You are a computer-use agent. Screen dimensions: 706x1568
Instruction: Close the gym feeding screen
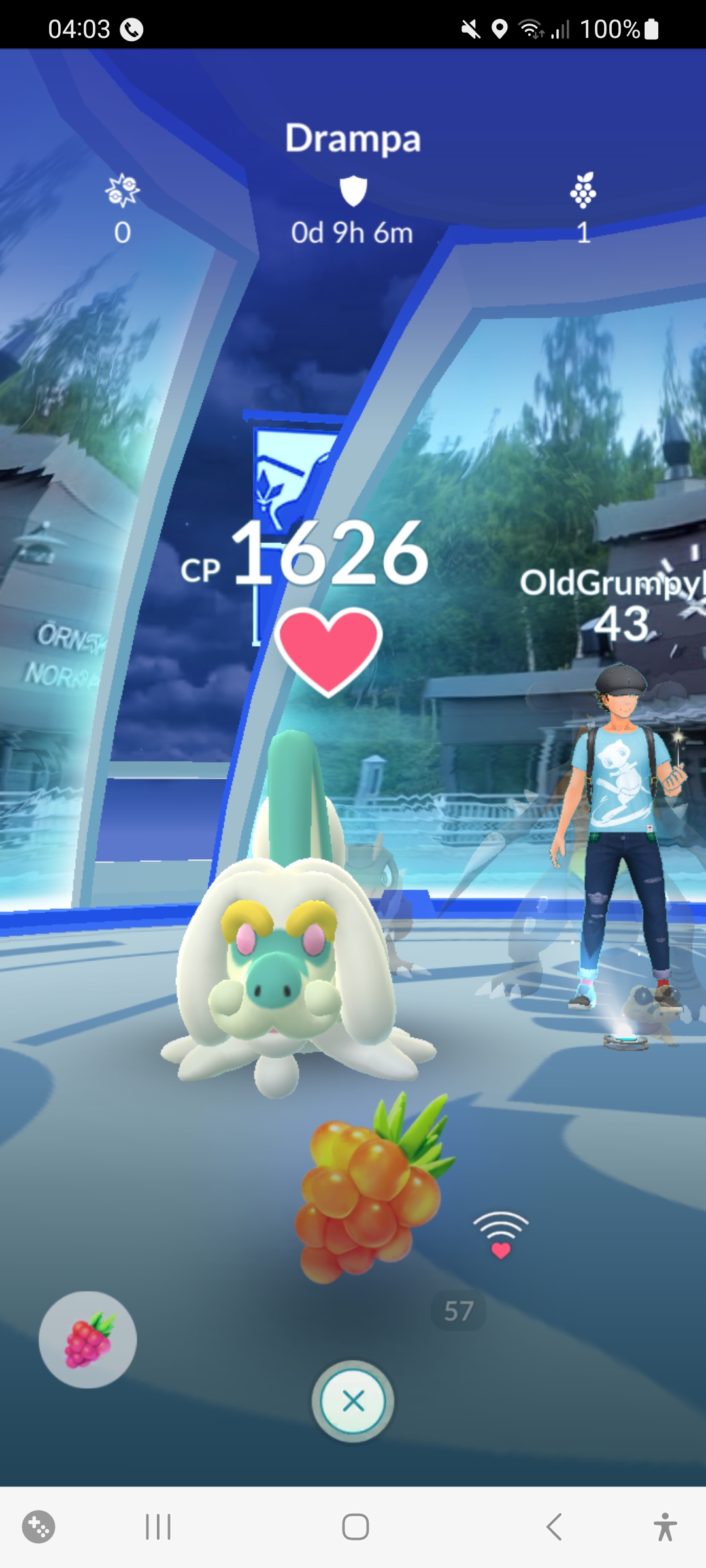pos(353,1401)
